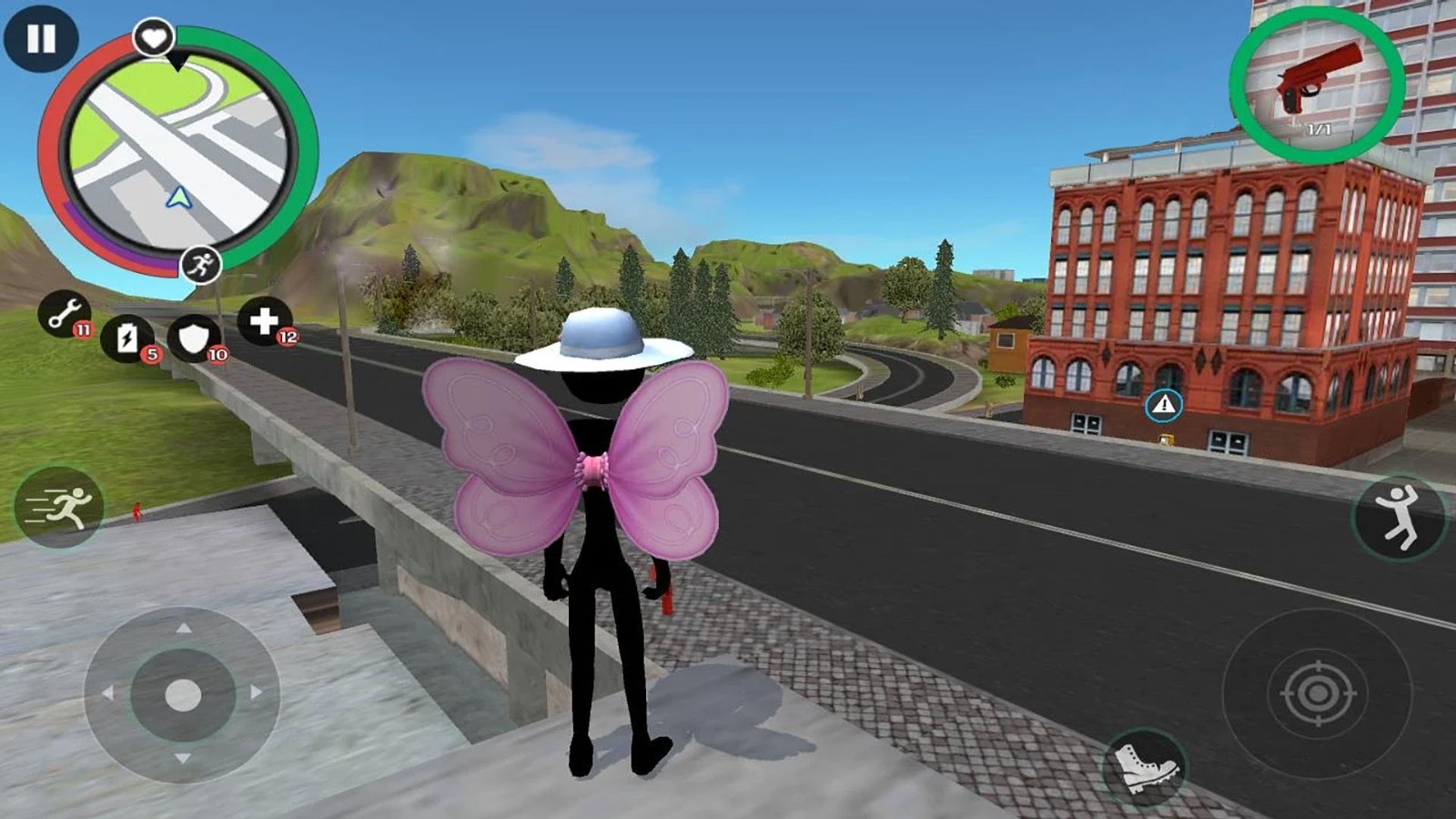1456x819 pixels.
Task: Pause the game
Action: point(41,38)
